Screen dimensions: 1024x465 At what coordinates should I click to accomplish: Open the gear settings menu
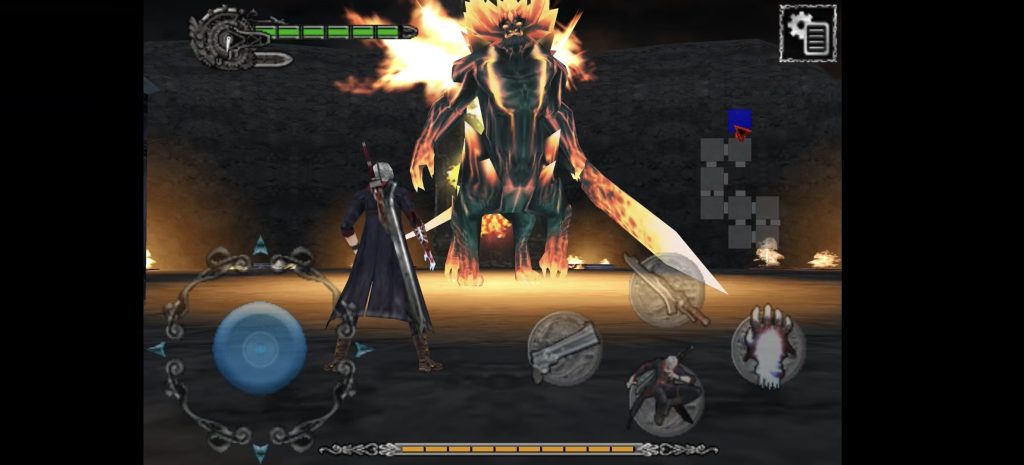point(807,33)
